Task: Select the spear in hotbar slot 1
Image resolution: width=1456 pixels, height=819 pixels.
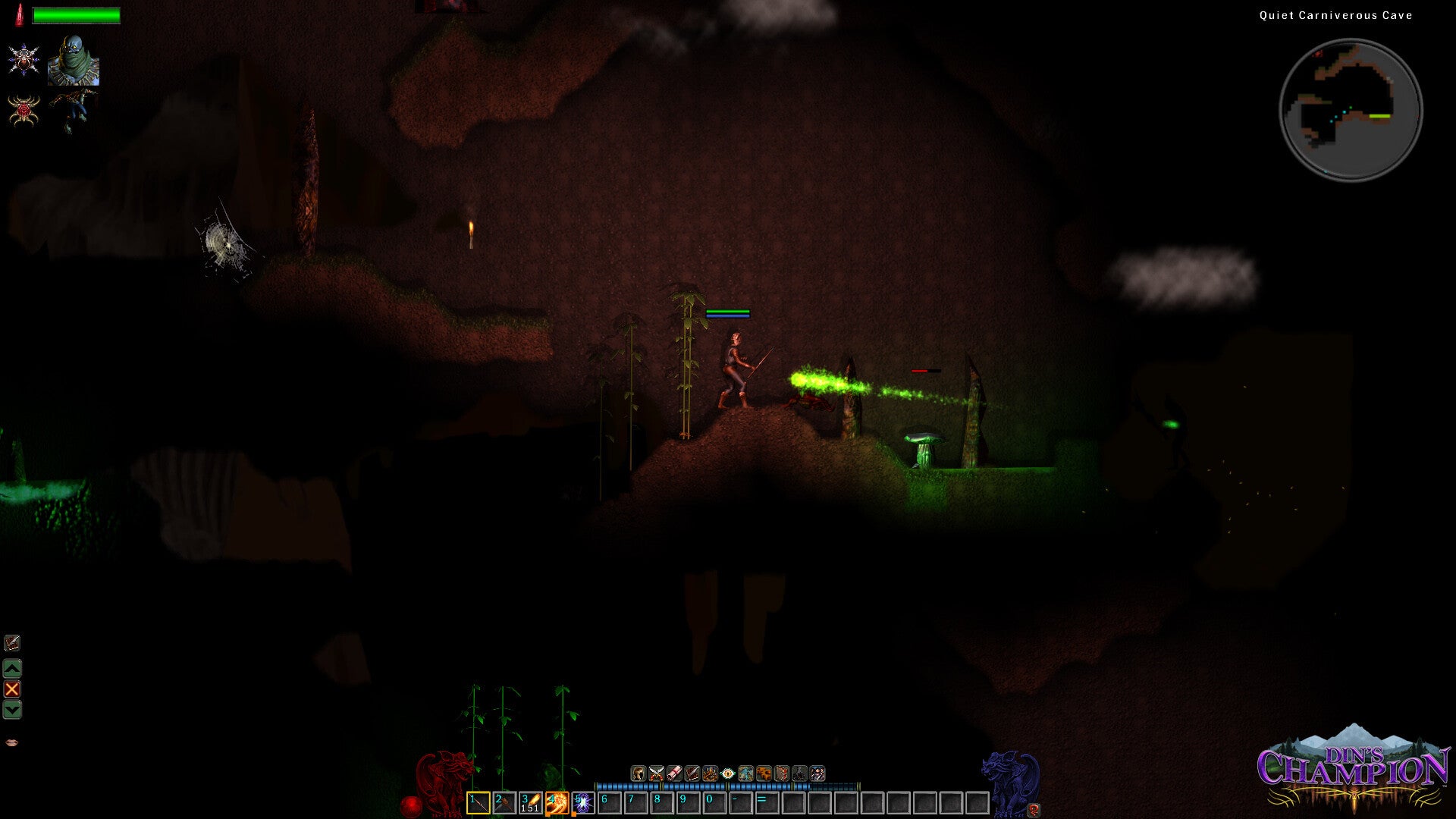Action: [478, 802]
